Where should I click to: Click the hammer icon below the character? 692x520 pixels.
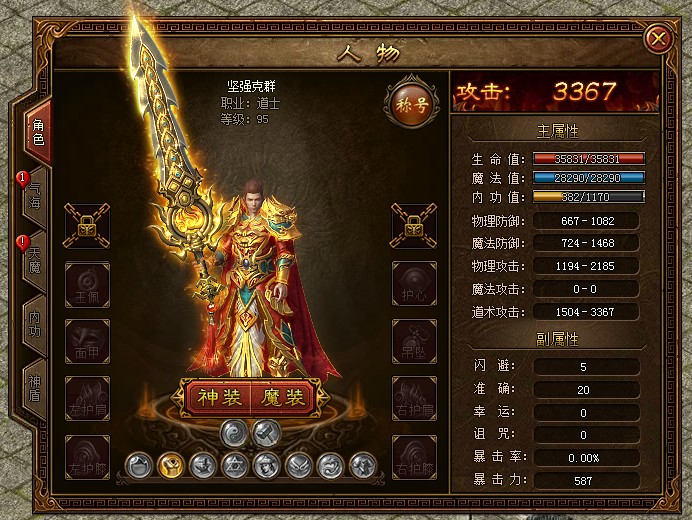265,432
